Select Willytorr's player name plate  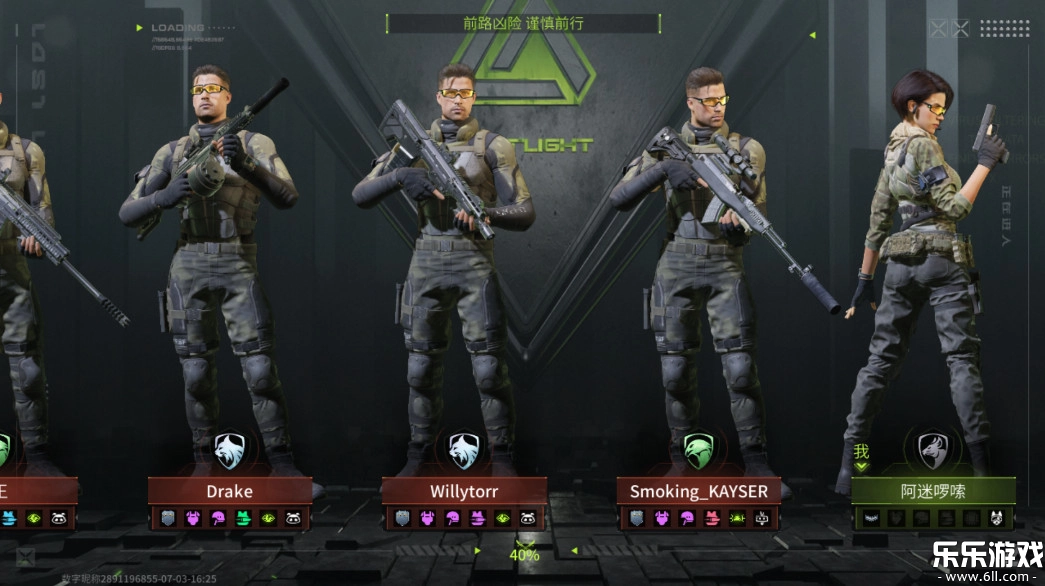[464, 491]
